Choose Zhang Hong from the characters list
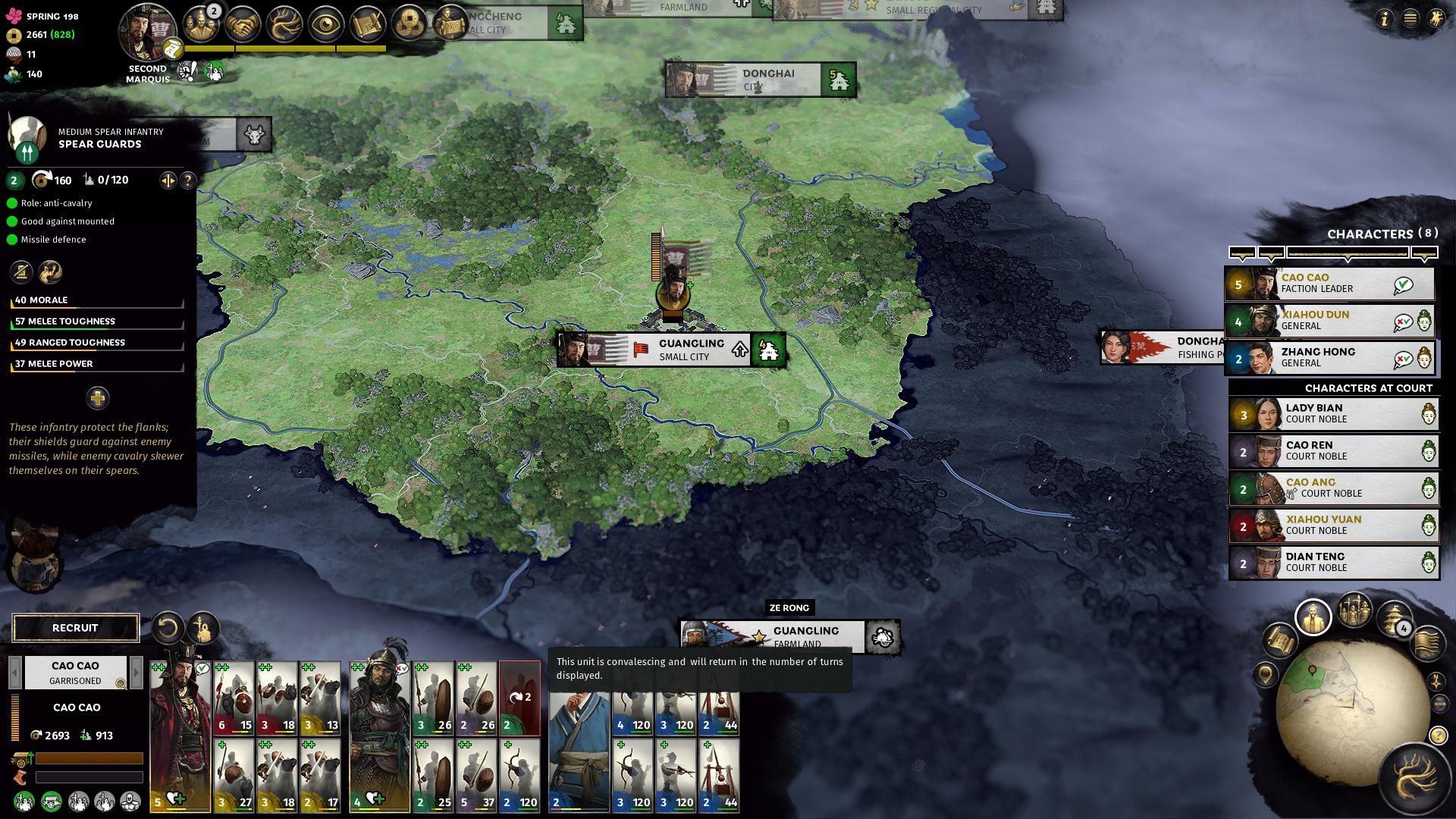The image size is (1456, 819). click(1329, 358)
